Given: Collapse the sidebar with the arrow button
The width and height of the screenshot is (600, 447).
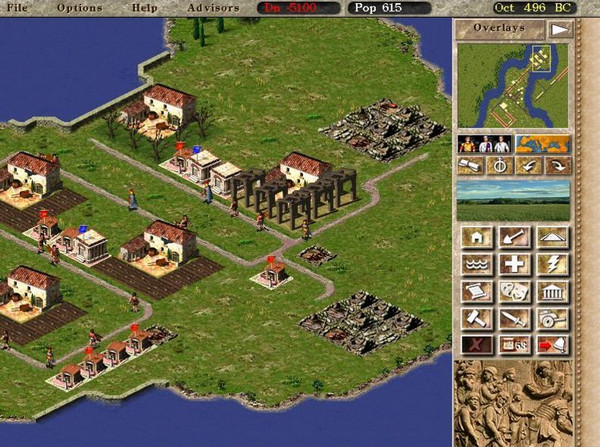Looking at the screenshot, I should [559, 29].
